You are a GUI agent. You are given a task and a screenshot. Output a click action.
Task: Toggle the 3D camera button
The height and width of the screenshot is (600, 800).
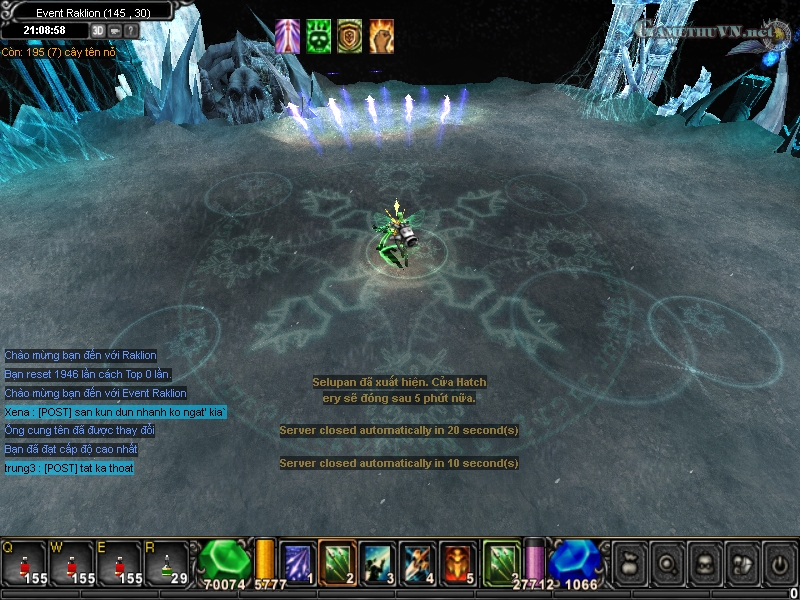click(99, 30)
